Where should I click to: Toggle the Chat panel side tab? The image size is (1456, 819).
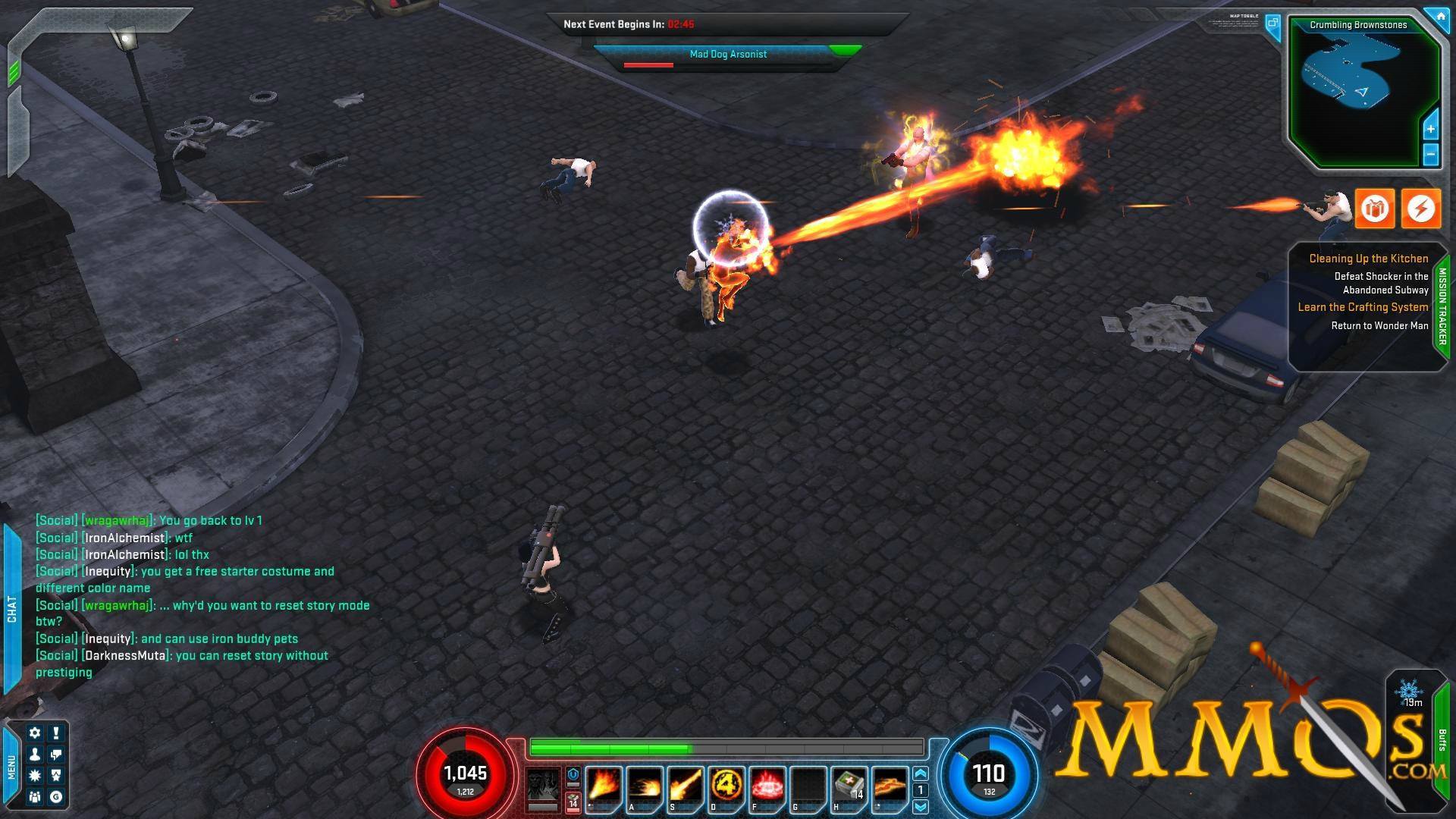(x=11, y=608)
